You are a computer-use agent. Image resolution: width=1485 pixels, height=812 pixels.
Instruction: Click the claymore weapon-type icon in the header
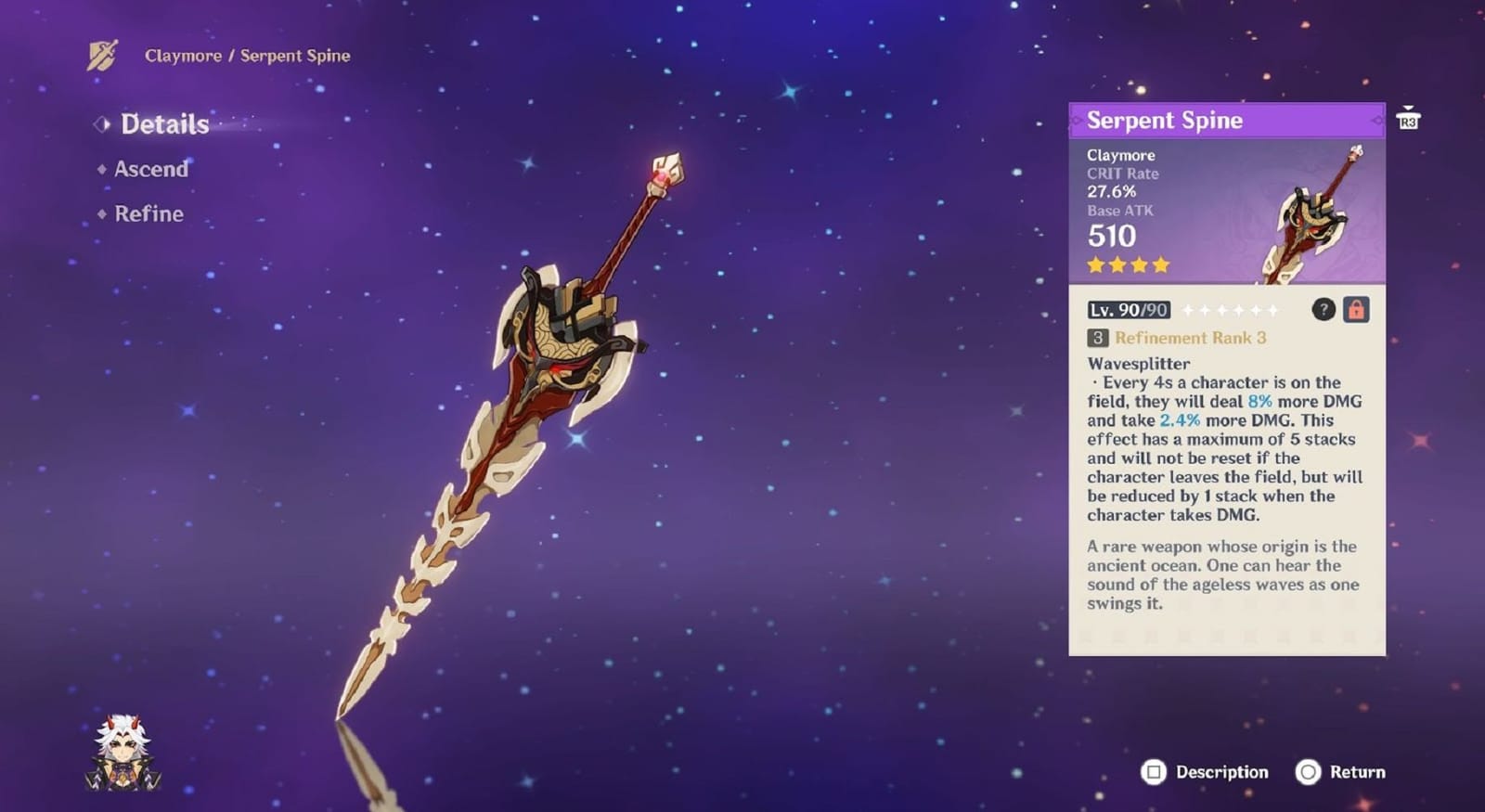[x=102, y=56]
